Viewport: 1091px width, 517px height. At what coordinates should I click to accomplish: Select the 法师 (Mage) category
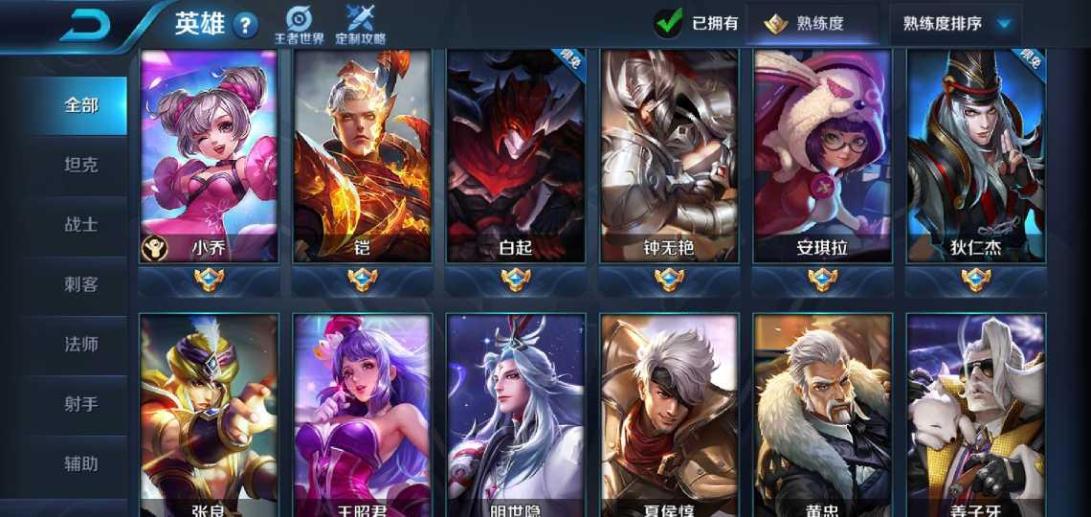(81, 345)
